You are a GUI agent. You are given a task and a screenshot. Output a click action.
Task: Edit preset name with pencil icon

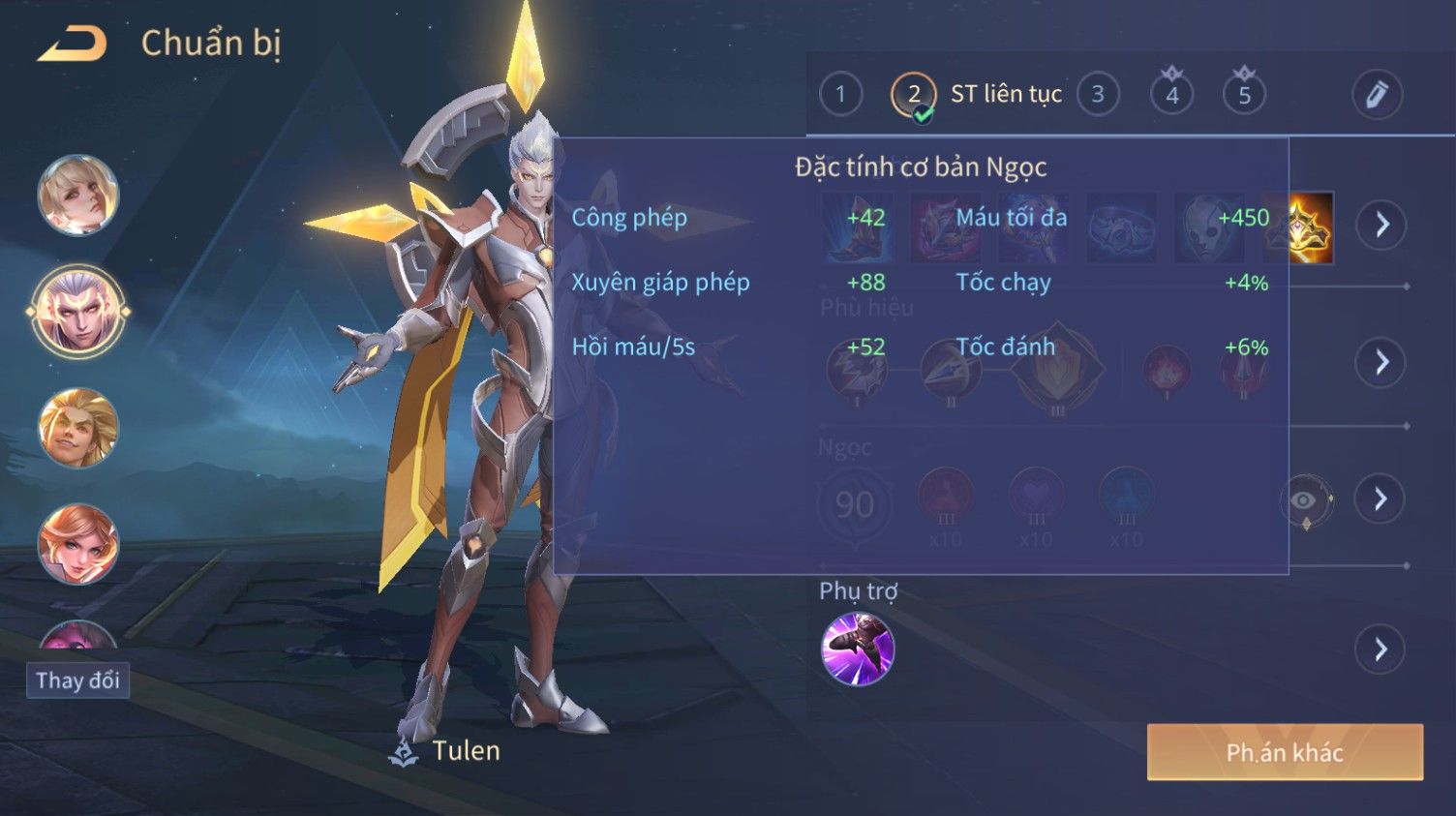coord(1377,95)
